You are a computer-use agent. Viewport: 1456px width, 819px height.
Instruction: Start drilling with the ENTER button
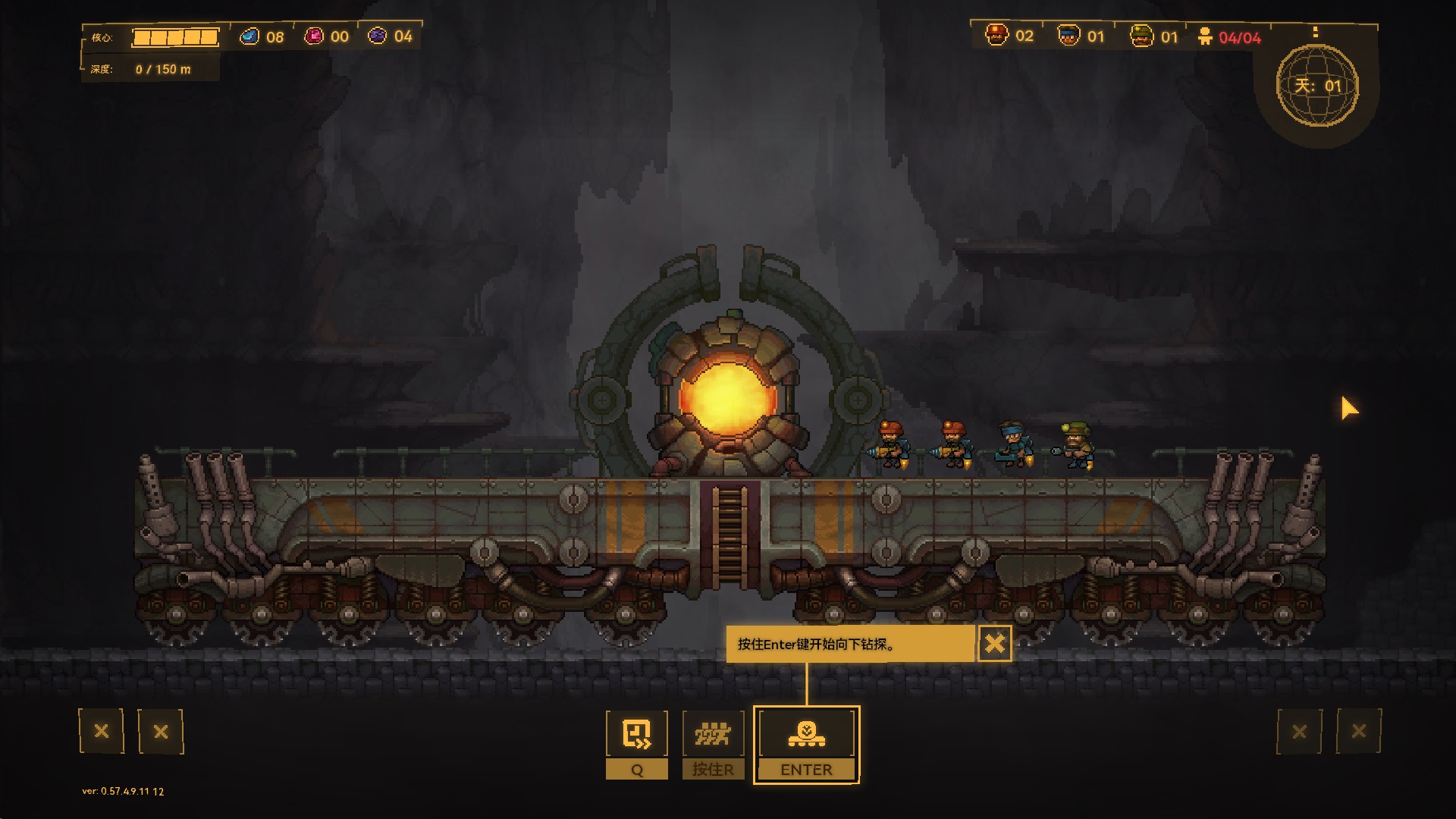pos(806,745)
